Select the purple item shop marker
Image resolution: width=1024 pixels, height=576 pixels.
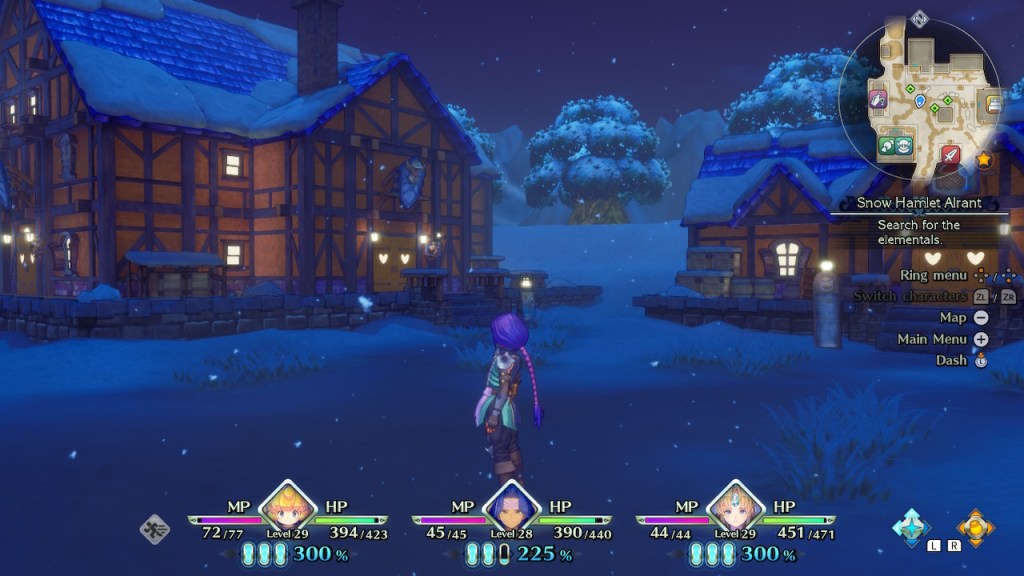(x=877, y=99)
